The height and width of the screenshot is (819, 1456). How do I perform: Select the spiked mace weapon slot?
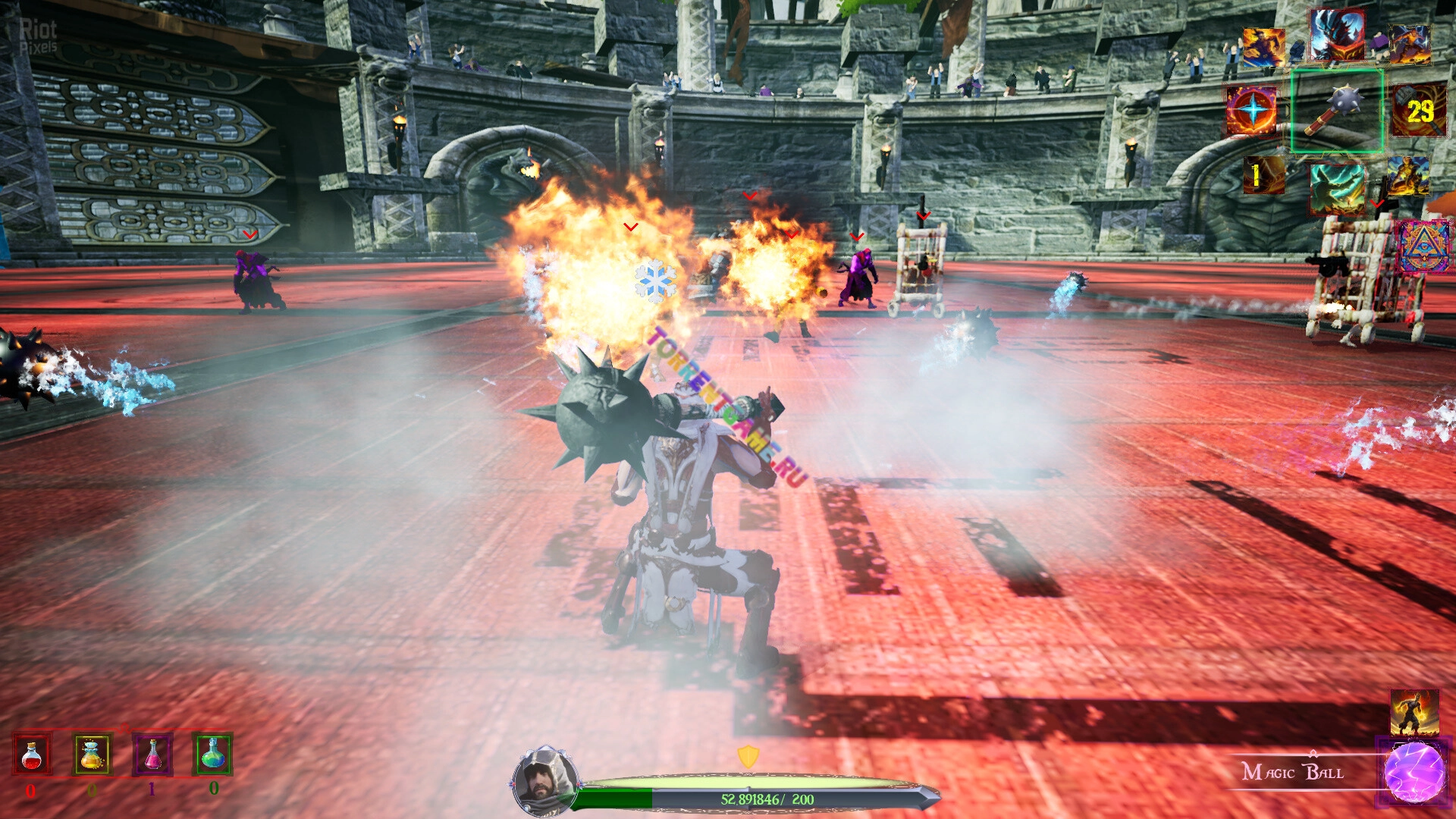(1337, 111)
